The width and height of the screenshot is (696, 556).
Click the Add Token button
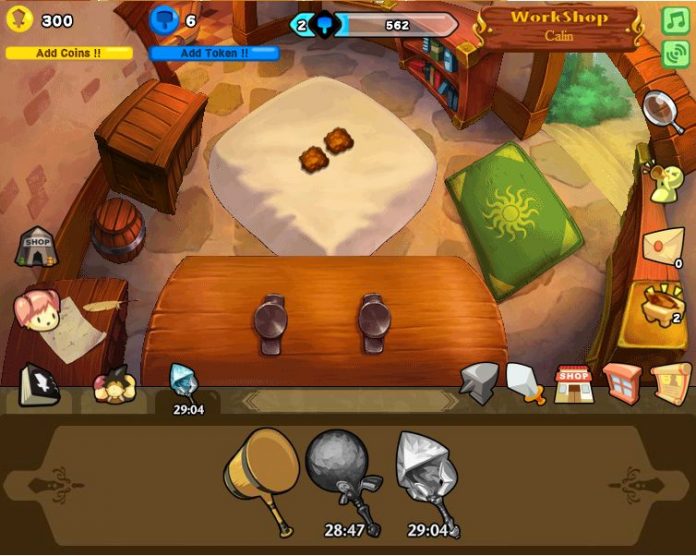pyautogui.click(x=214, y=53)
